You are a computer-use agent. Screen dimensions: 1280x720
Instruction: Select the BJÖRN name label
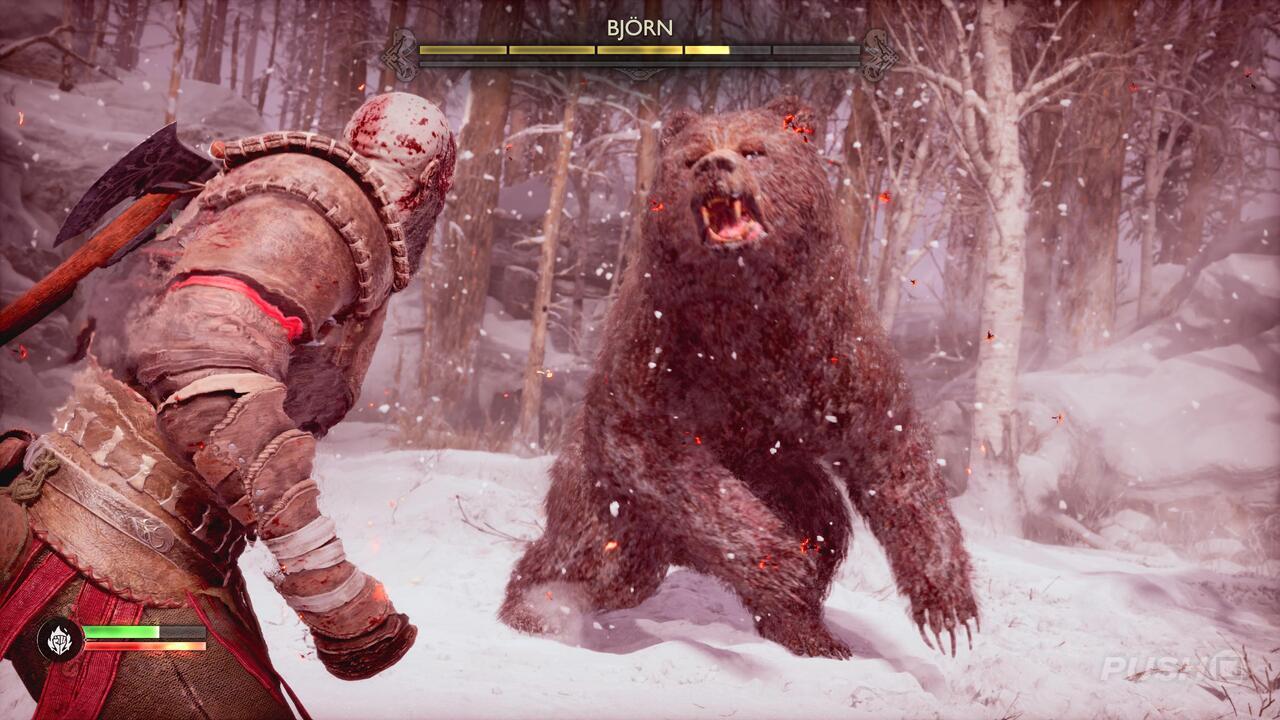pos(640,28)
